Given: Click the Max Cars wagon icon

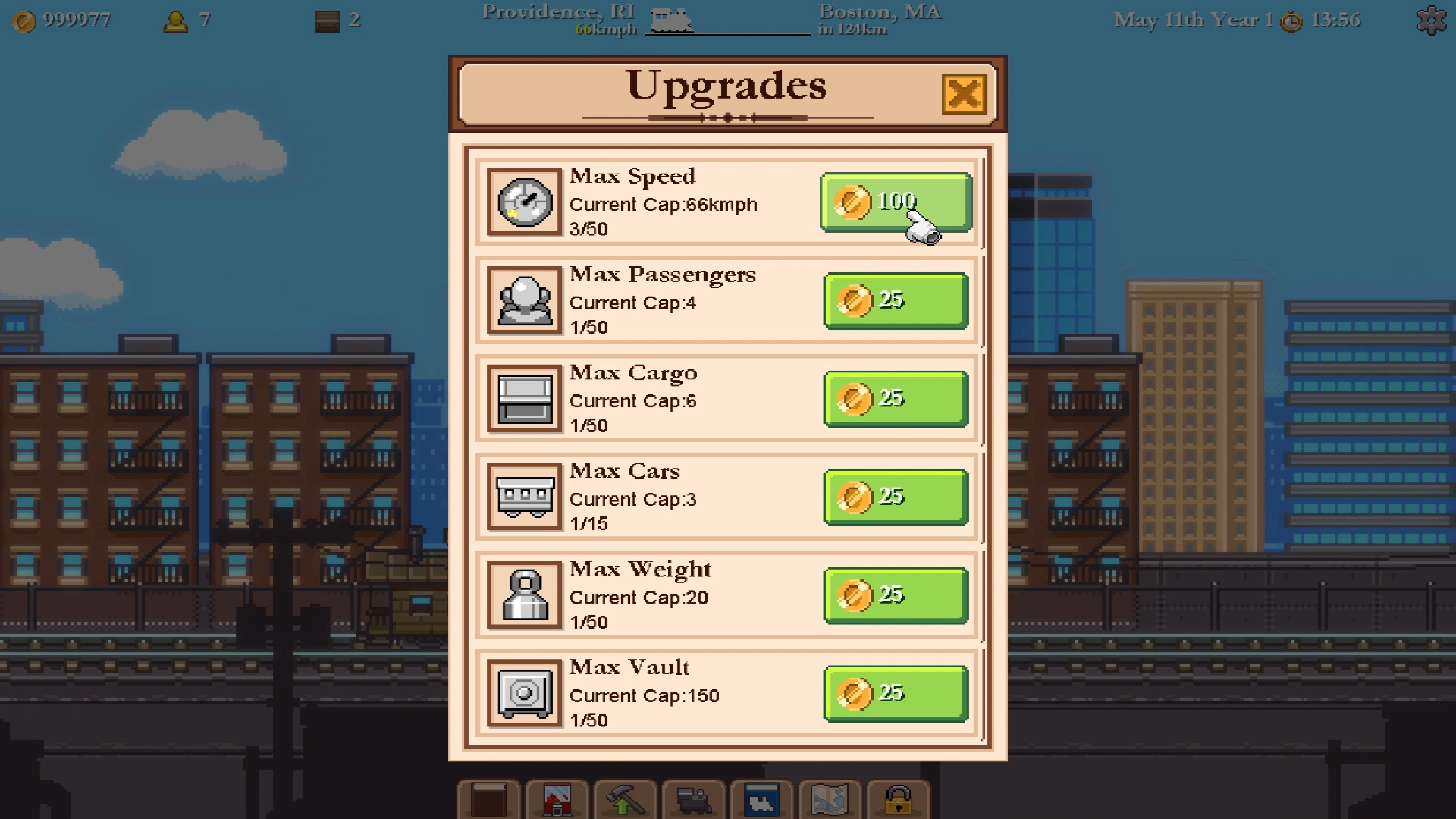Looking at the screenshot, I should tap(525, 497).
